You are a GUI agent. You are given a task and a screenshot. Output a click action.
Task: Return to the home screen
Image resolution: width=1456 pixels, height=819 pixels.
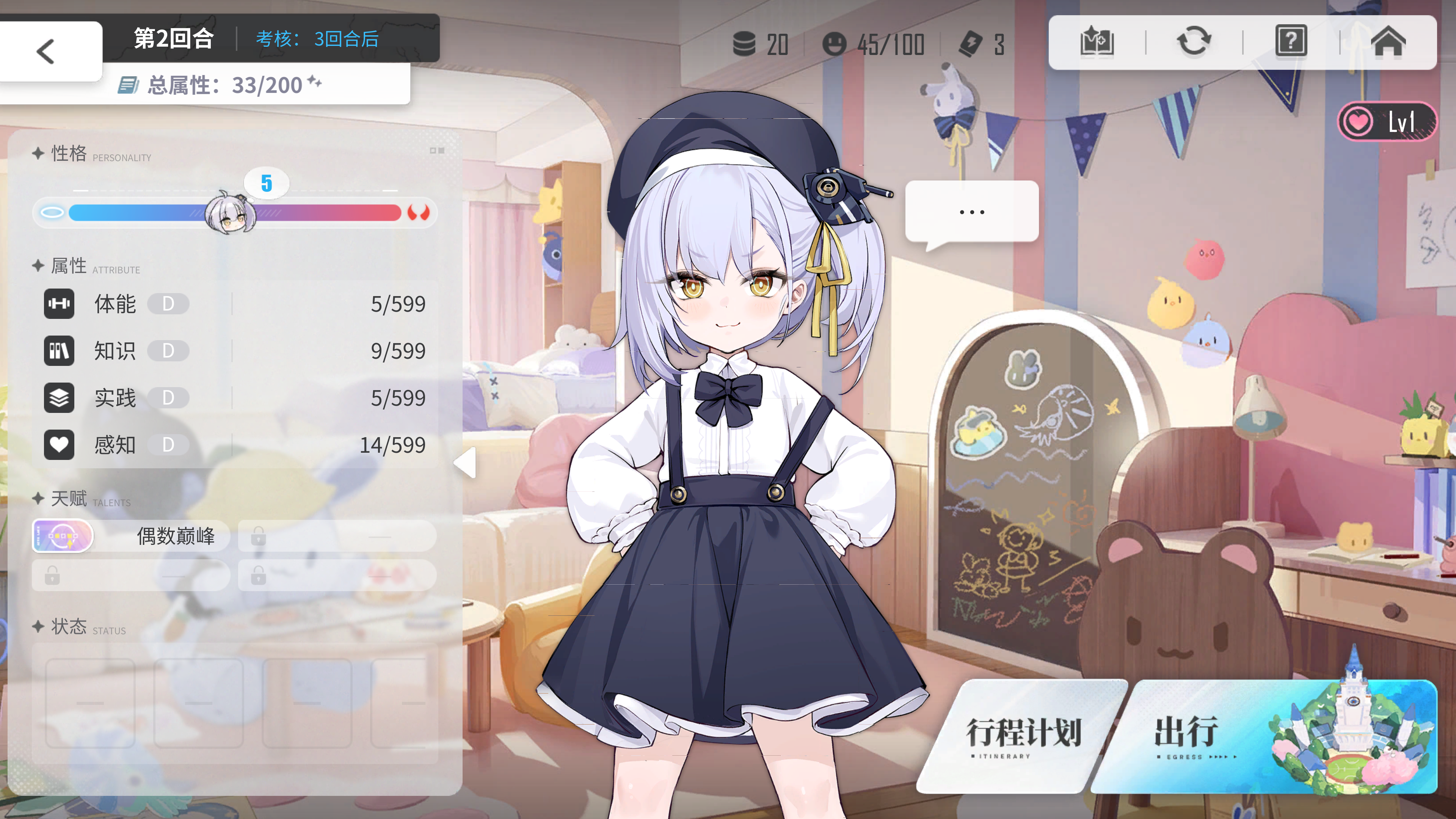[1388, 42]
